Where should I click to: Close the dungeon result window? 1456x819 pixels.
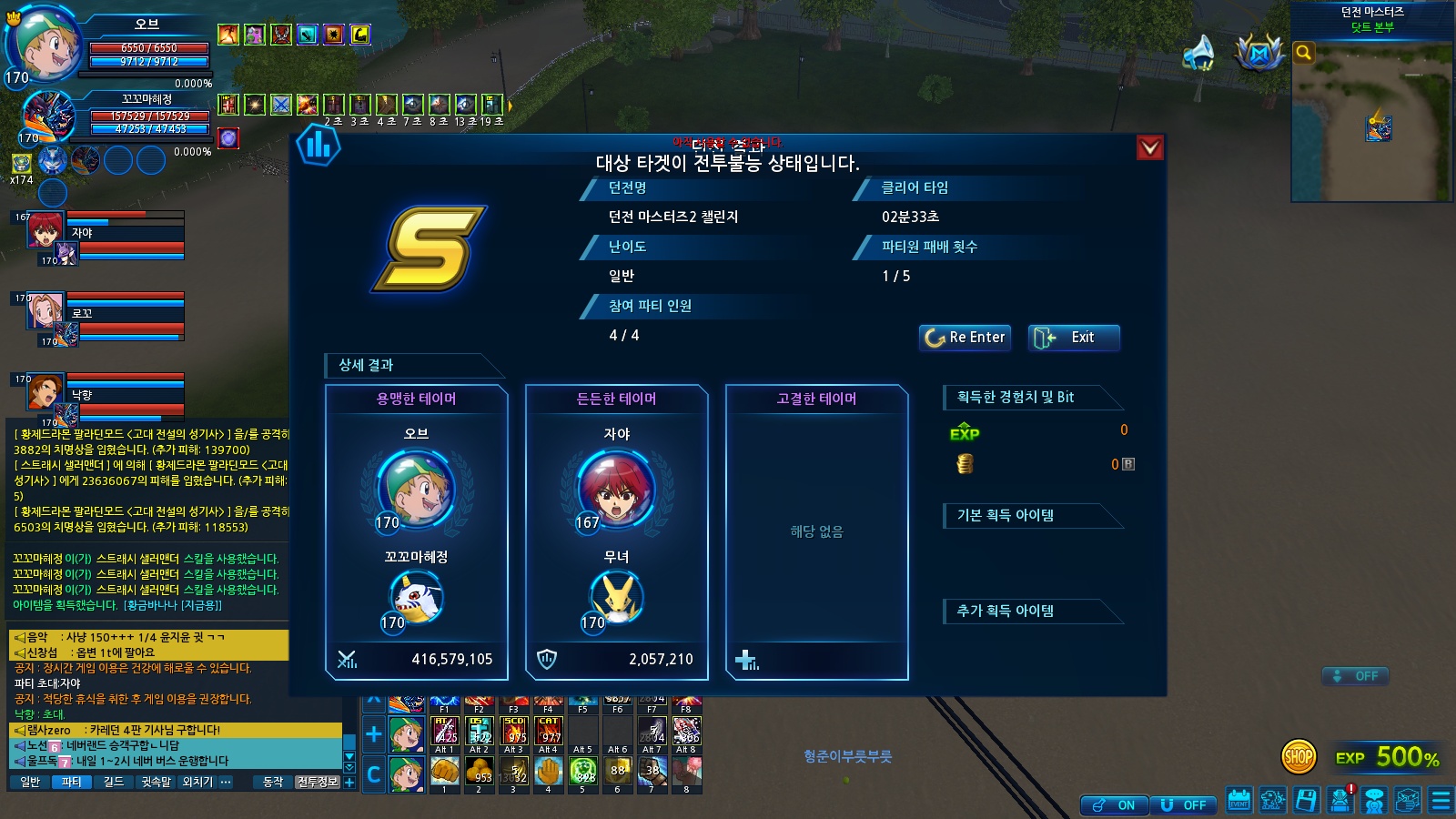1150,147
